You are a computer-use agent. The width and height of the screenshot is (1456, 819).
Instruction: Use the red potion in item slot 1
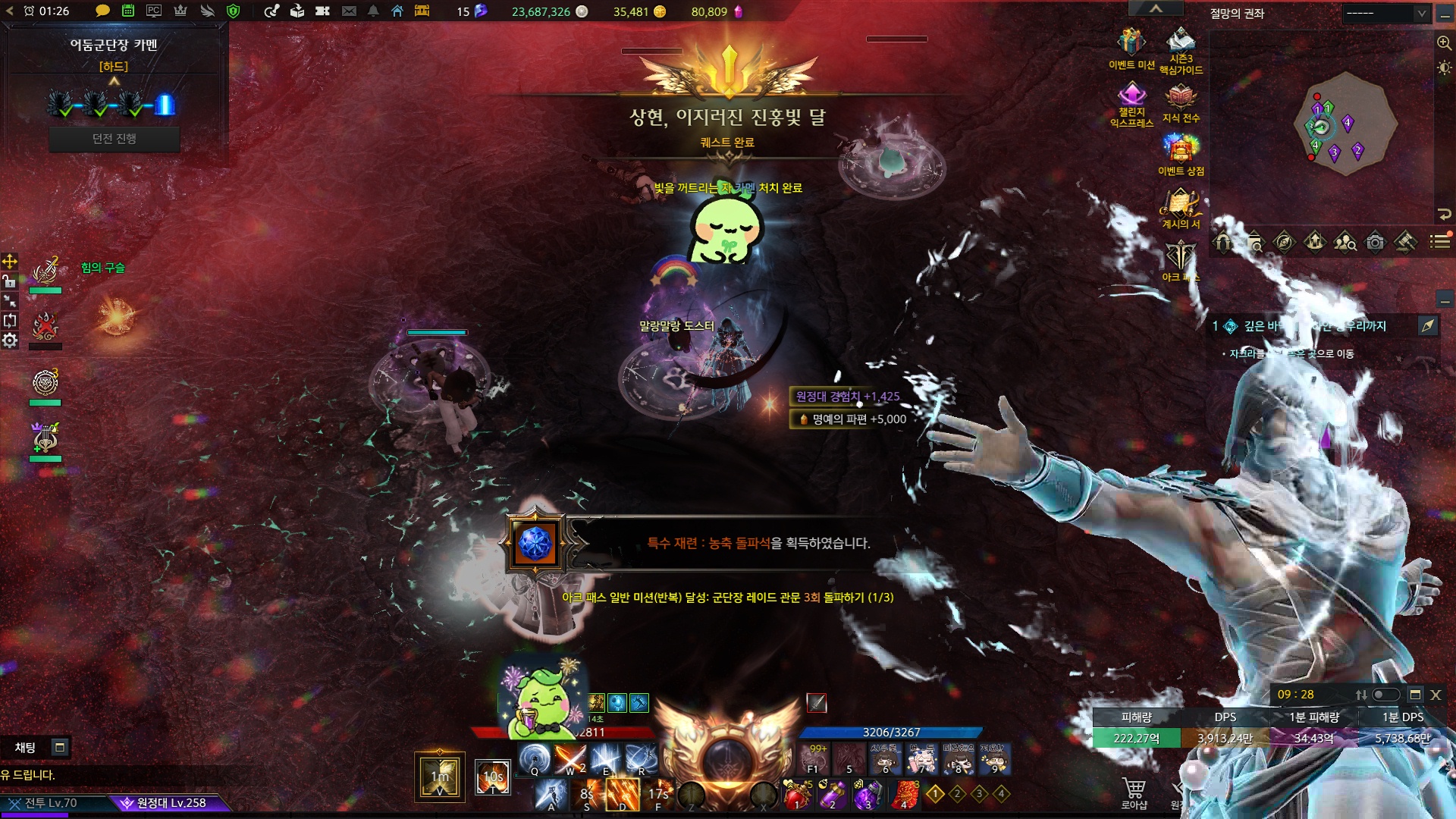coord(797,794)
